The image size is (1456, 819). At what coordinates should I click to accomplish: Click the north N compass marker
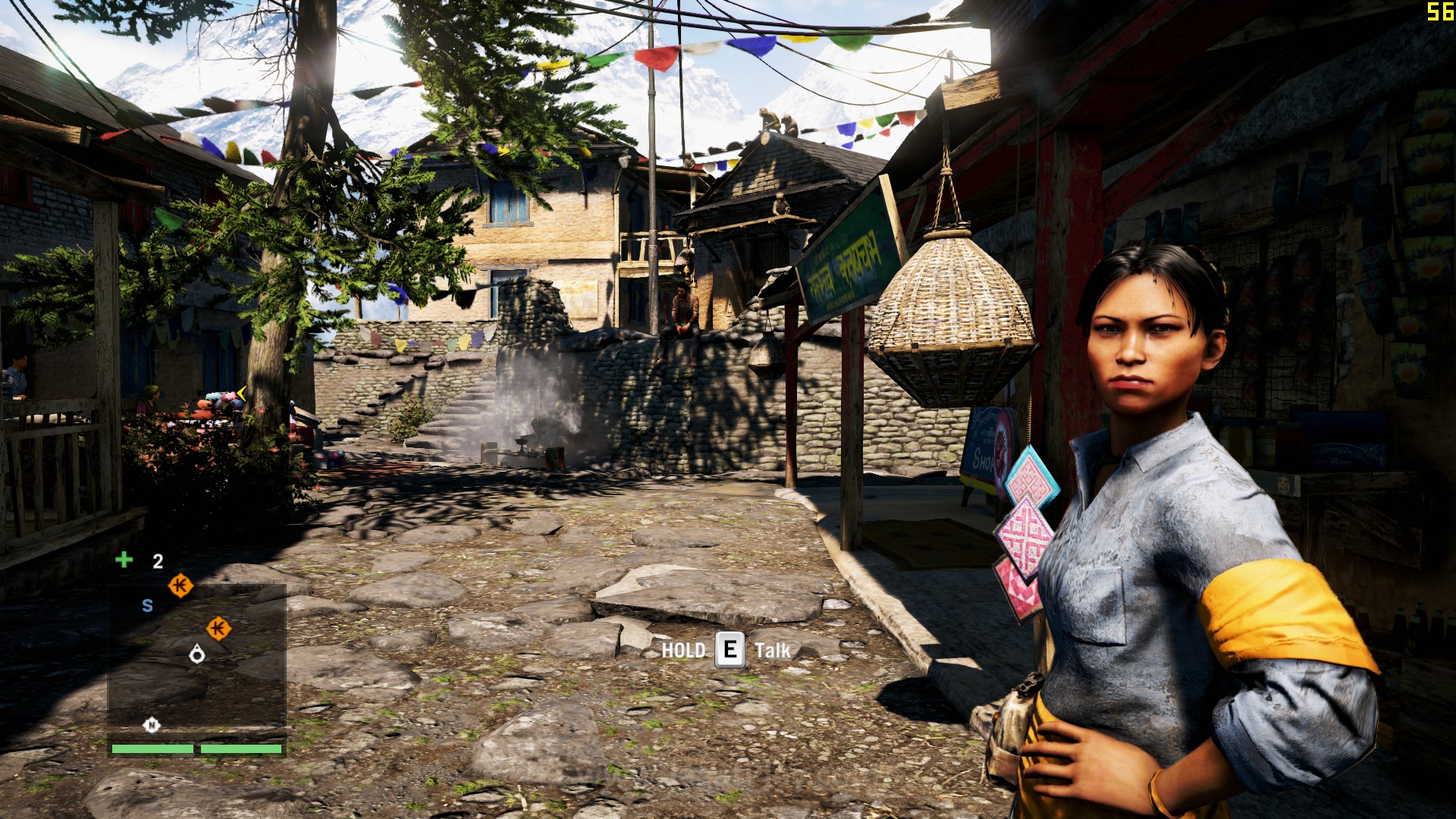click(x=152, y=725)
